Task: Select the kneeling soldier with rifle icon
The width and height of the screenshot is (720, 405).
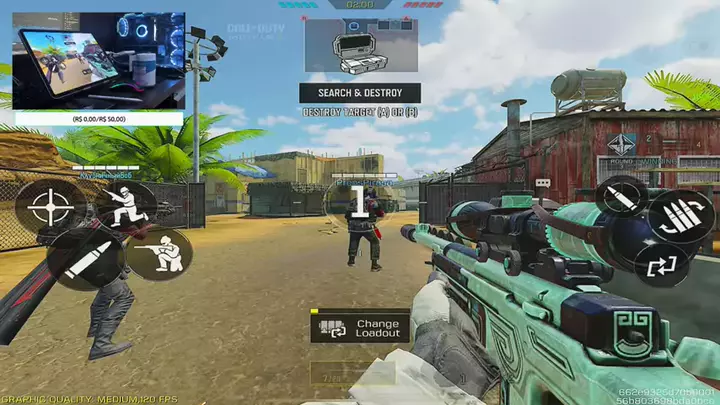Action: pyautogui.click(x=161, y=253)
